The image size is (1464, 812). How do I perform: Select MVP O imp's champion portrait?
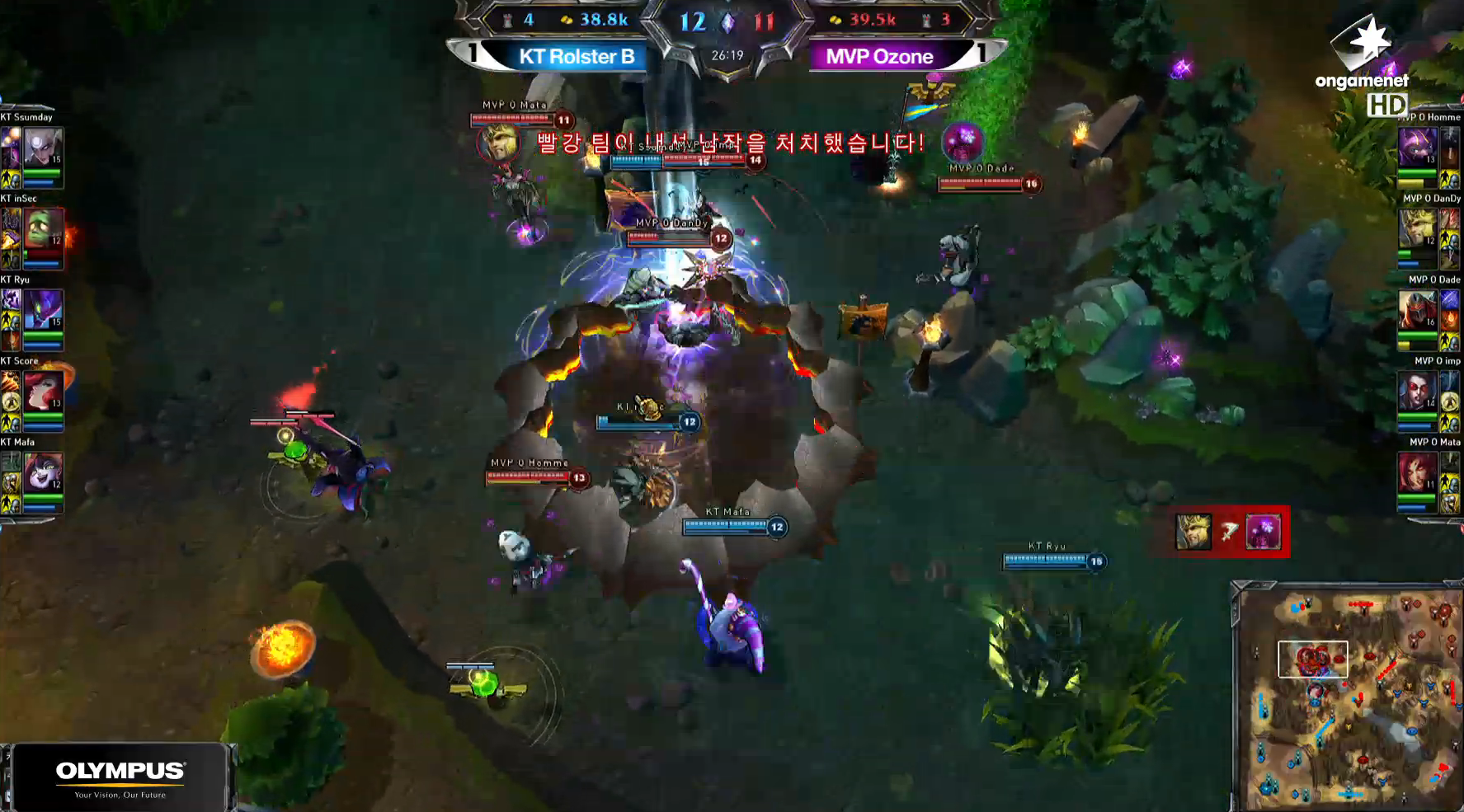1417,391
